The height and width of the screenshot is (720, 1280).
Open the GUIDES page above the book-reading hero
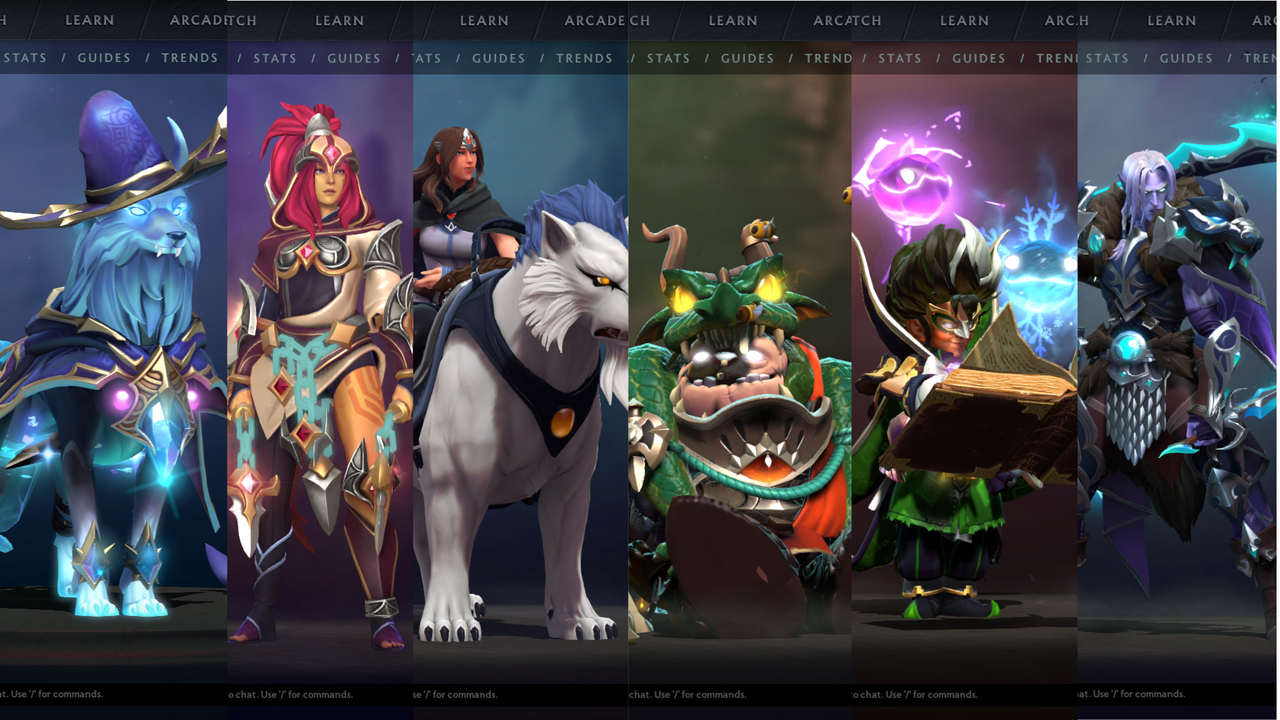tap(978, 58)
